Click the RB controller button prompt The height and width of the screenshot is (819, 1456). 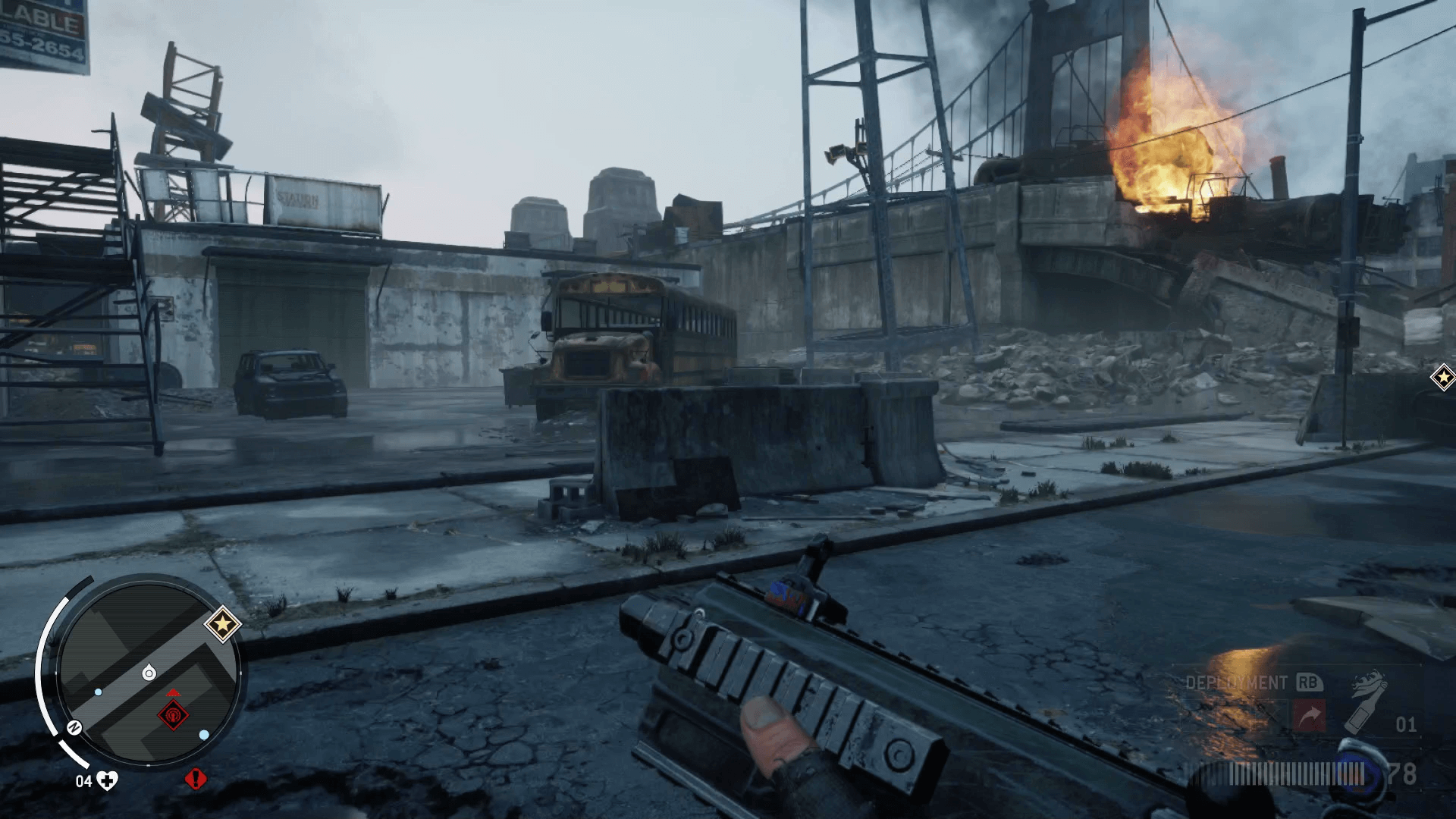pyautogui.click(x=1309, y=682)
